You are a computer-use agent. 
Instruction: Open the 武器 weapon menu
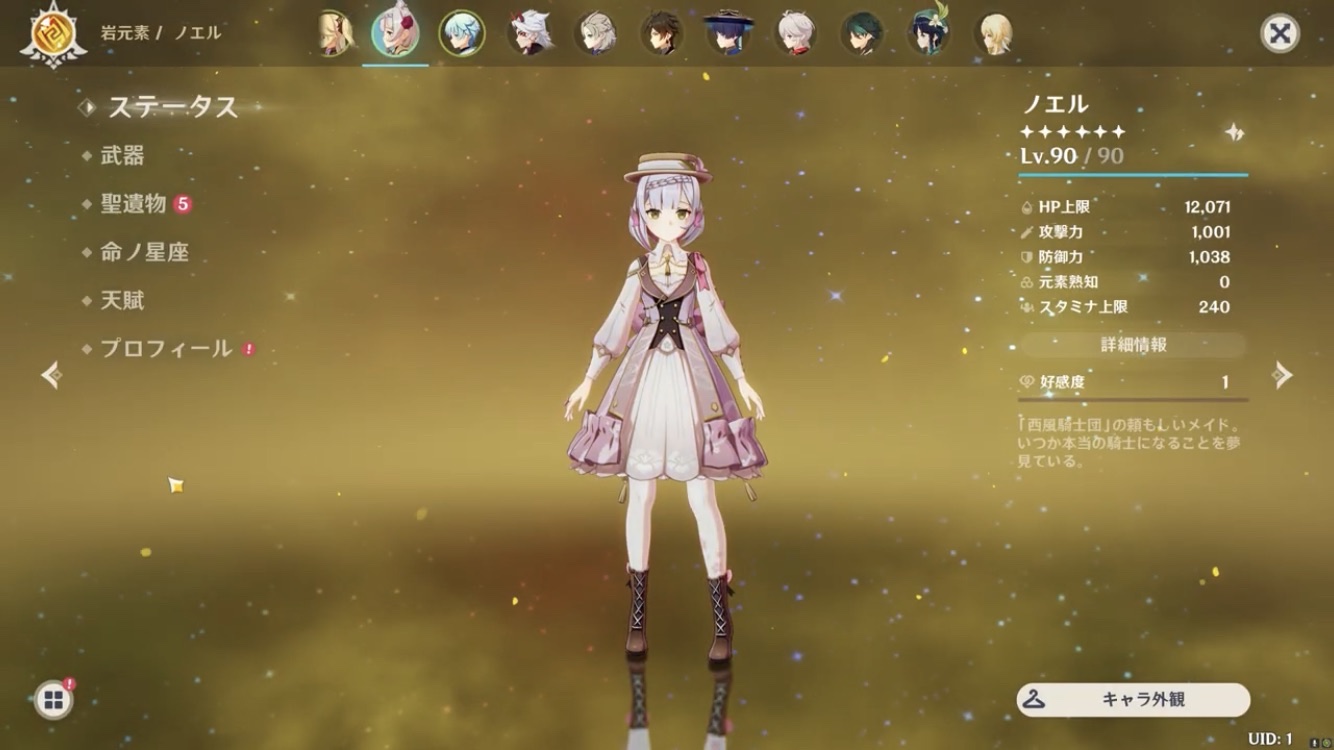pos(122,156)
